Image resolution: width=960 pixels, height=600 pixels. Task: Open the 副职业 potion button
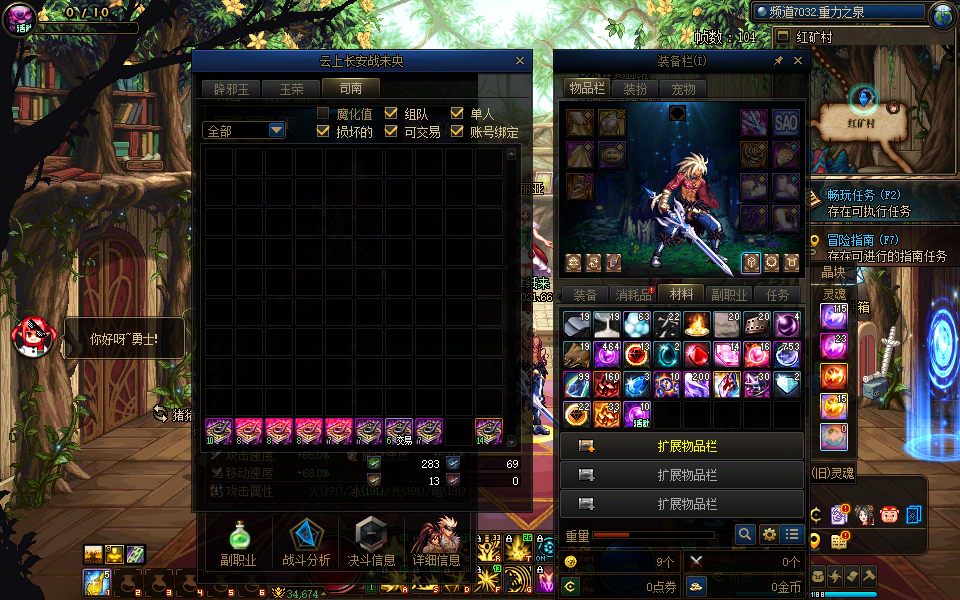[x=238, y=543]
